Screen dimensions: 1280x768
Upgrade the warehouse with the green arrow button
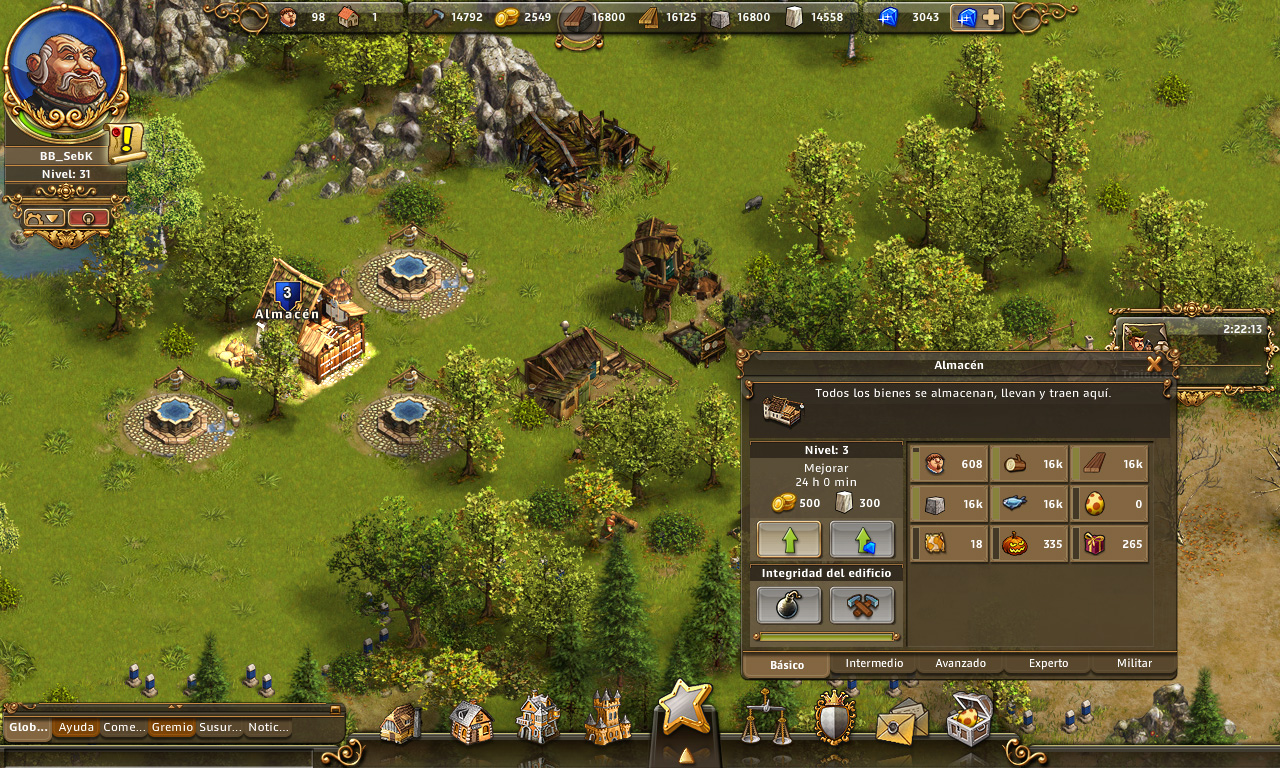pyautogui.click(x=789, y=539)
